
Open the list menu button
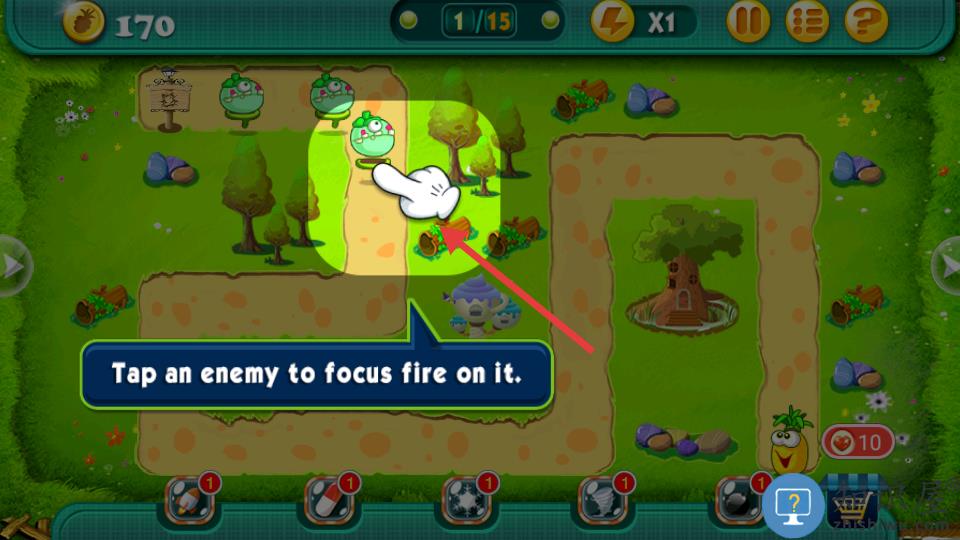[807, 21]
